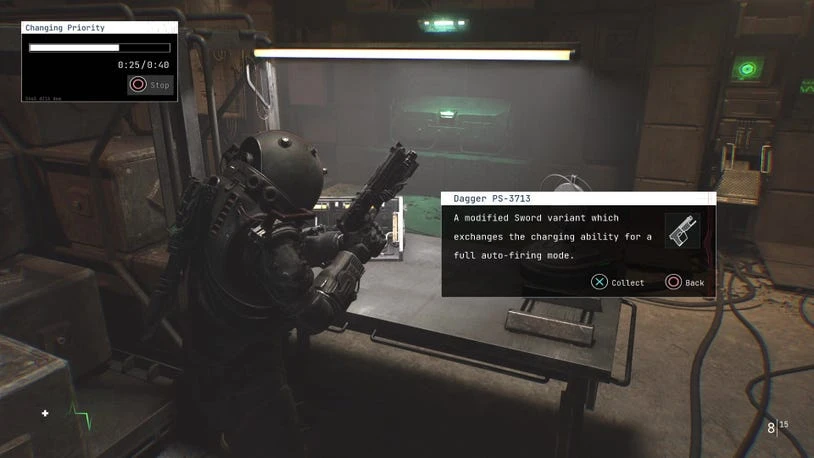Stop the Changing Priority audio log
Viewport: 814px width, 458px height.
coord(150,85)
